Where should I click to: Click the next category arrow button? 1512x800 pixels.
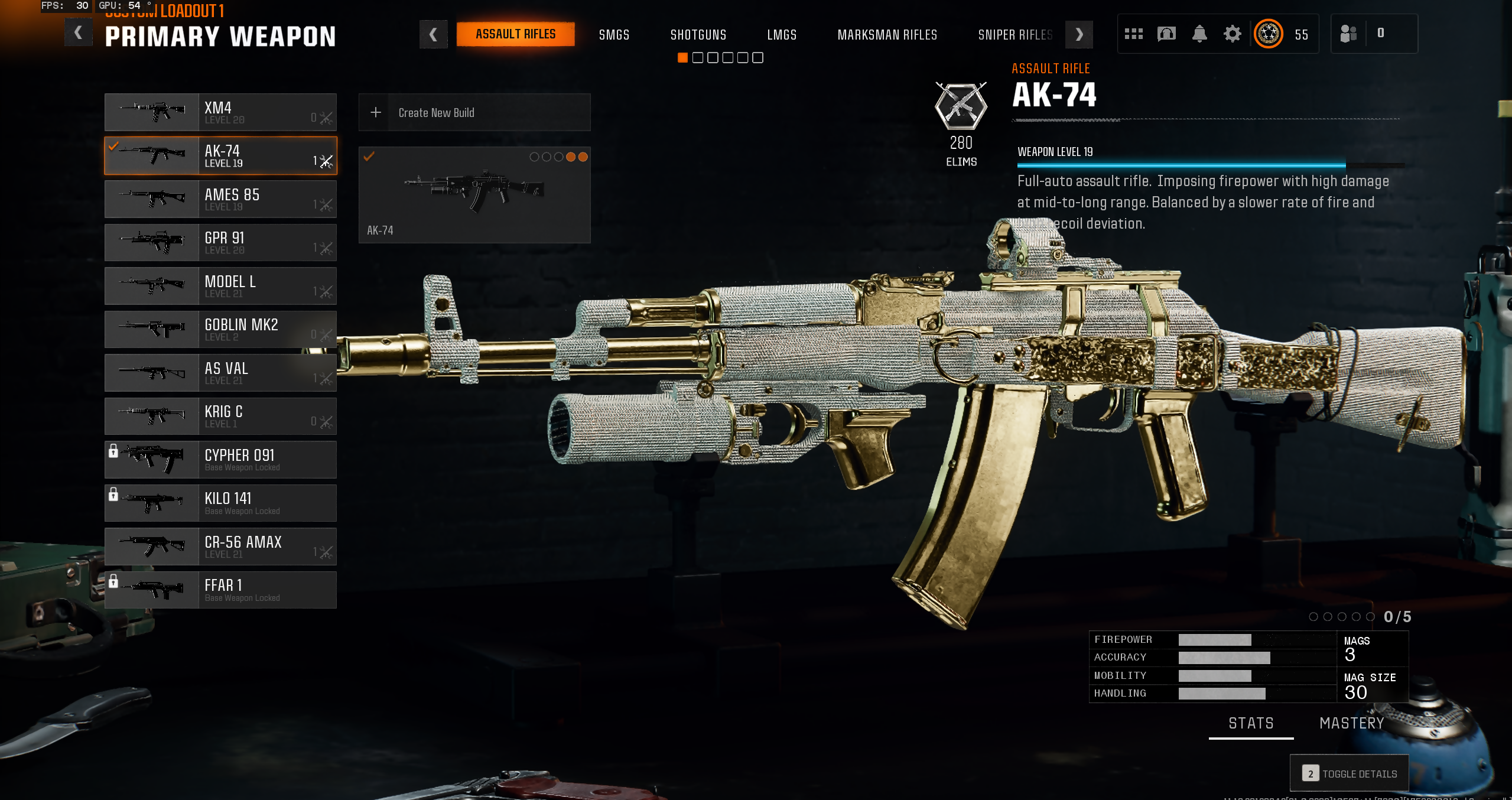pyautogui.click(x=1078, y=35)
